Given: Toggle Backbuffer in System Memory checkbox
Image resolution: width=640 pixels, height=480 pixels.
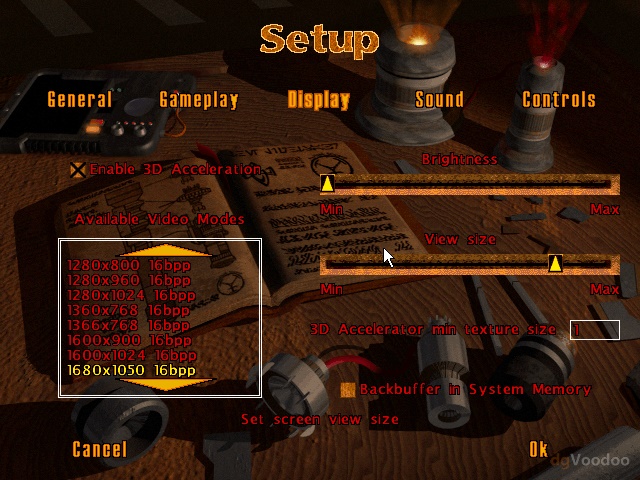Looking at the screenshot, I should 348,389.
